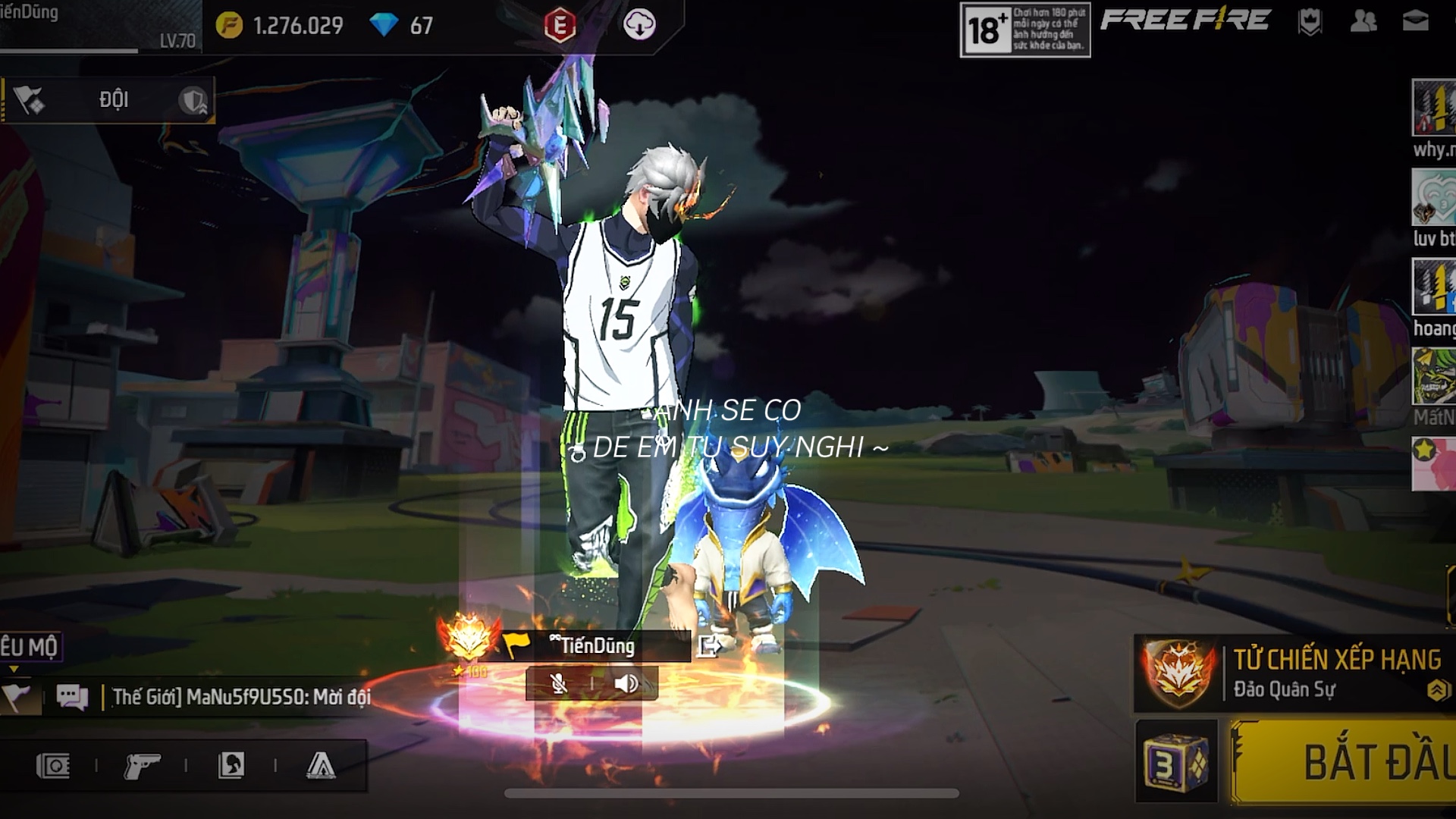Screen dimensions: 1456x819
Task: Click the number 3 dice icon
Action: [x=1176, y=762]
